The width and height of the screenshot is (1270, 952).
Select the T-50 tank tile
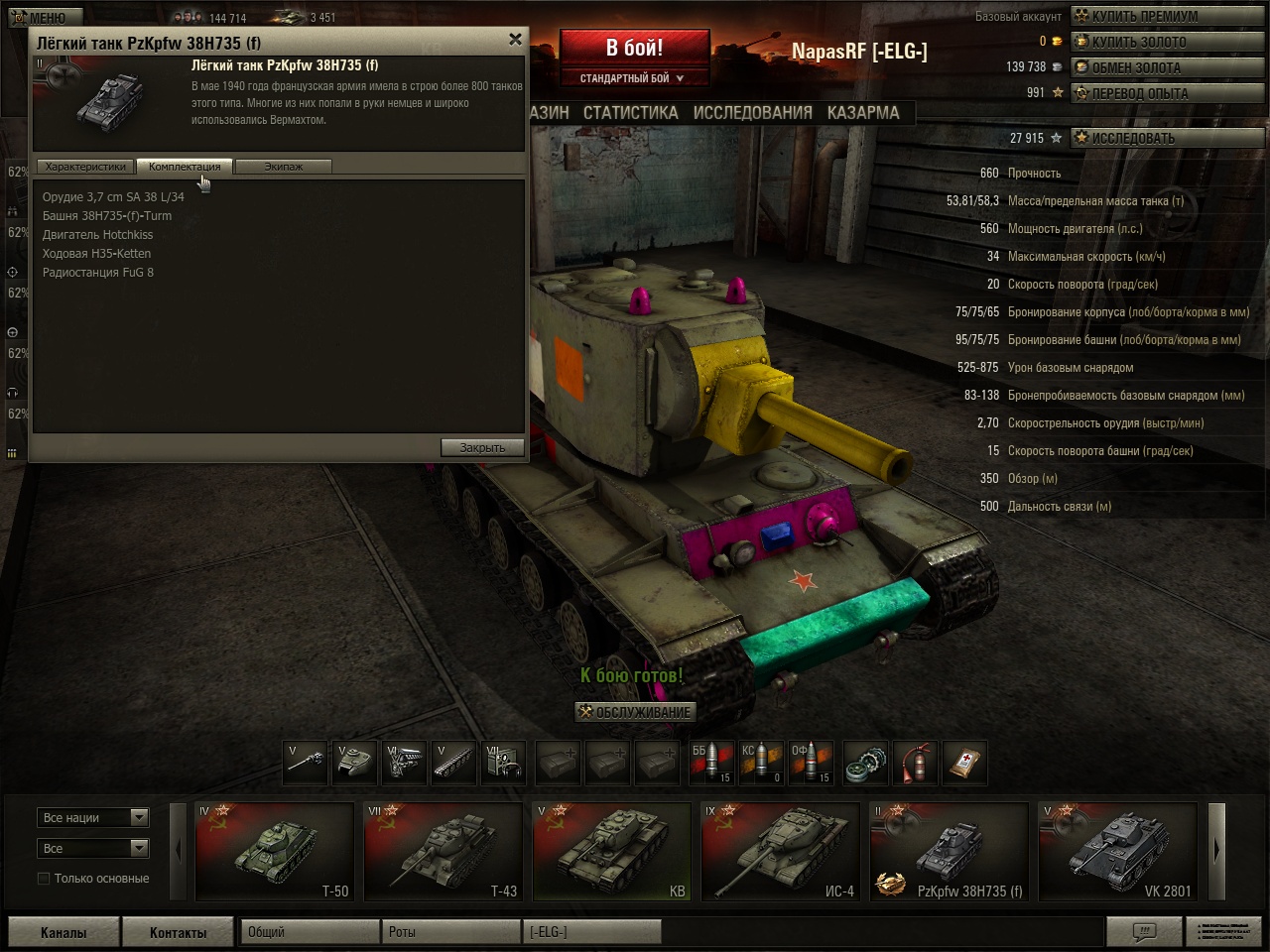[x=275, y=852]
